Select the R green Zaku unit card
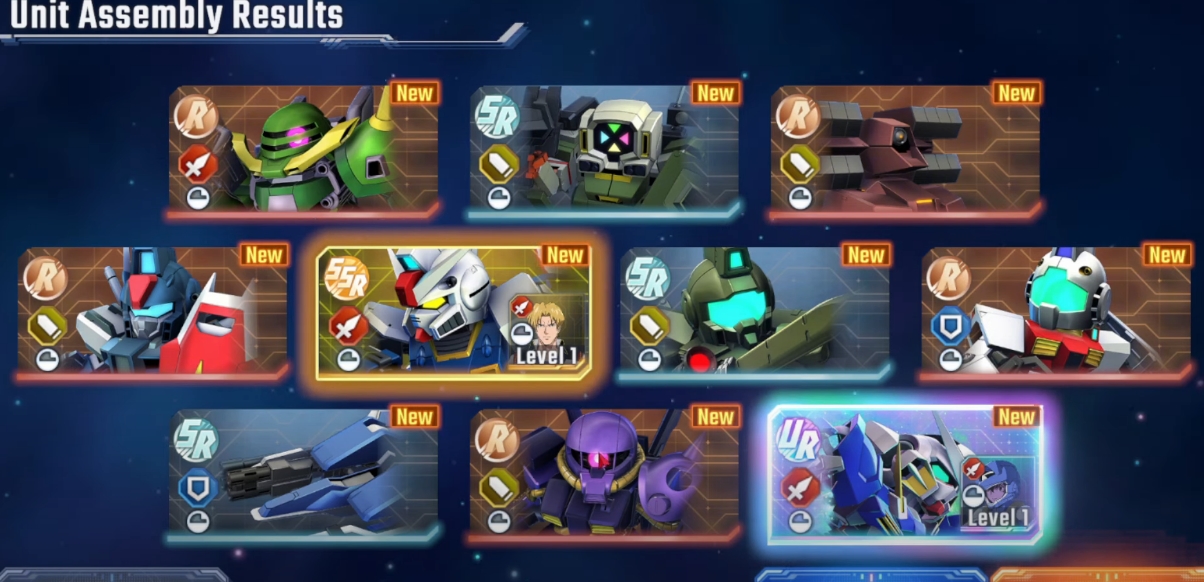Viewport: 1204px width, 582px height. click(303, 148)
